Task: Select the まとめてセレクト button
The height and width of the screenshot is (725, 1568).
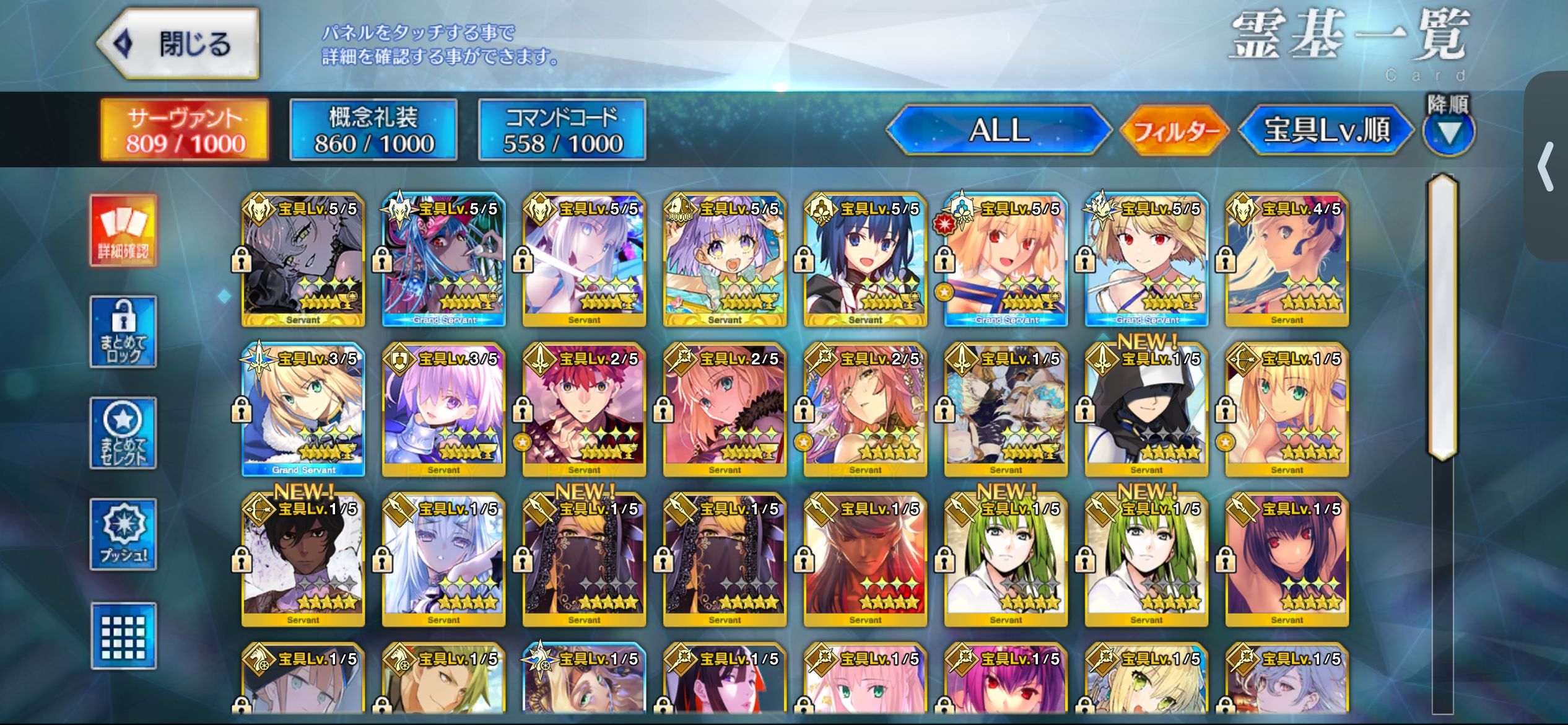Action: pyautogui.click(x=123, y=433)
